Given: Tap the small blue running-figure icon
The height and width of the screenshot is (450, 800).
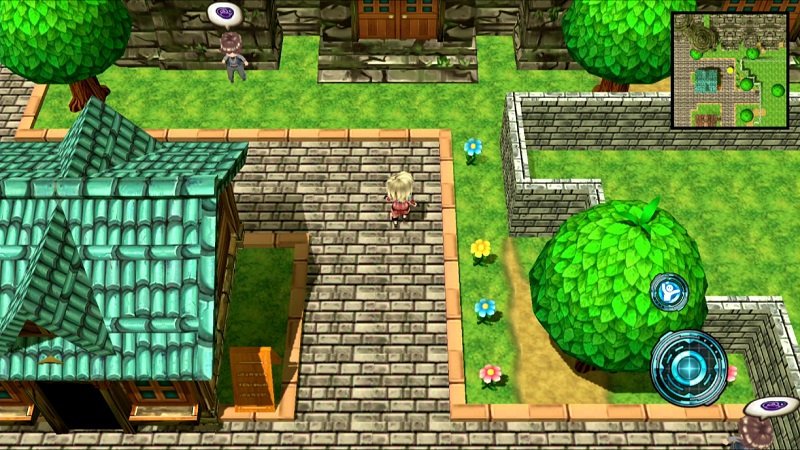Looking at the screenshot, I should [668, 293].
